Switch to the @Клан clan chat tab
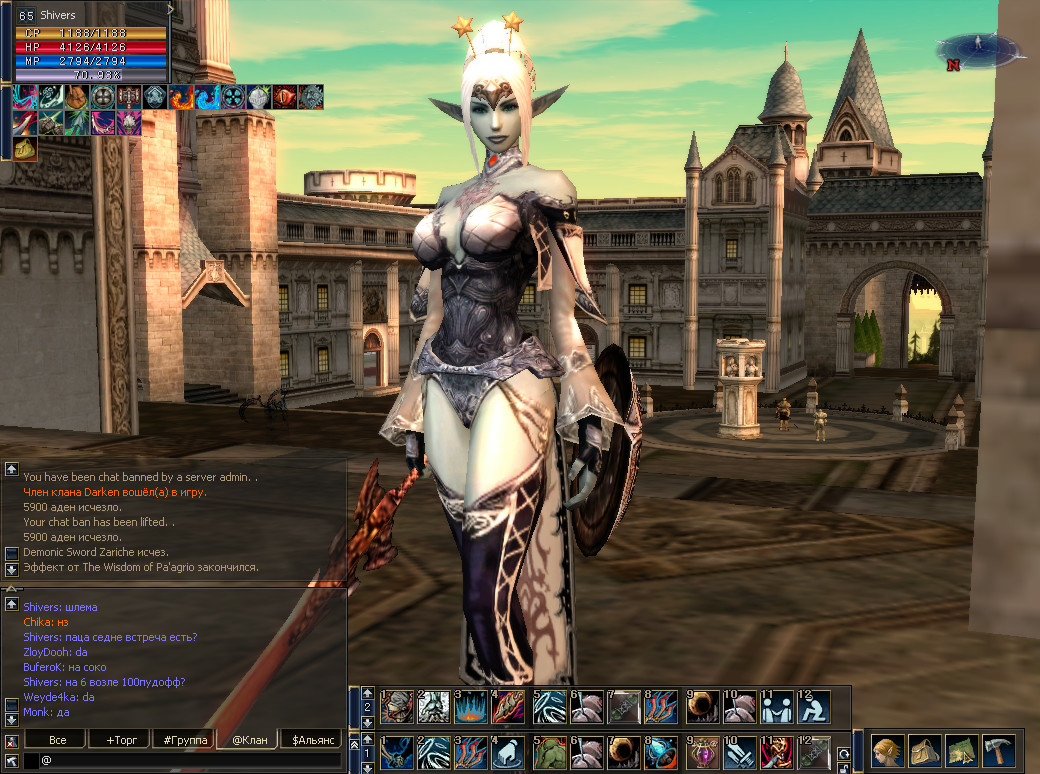Screen dimensions: 1040x774 (x=248, y=740)
